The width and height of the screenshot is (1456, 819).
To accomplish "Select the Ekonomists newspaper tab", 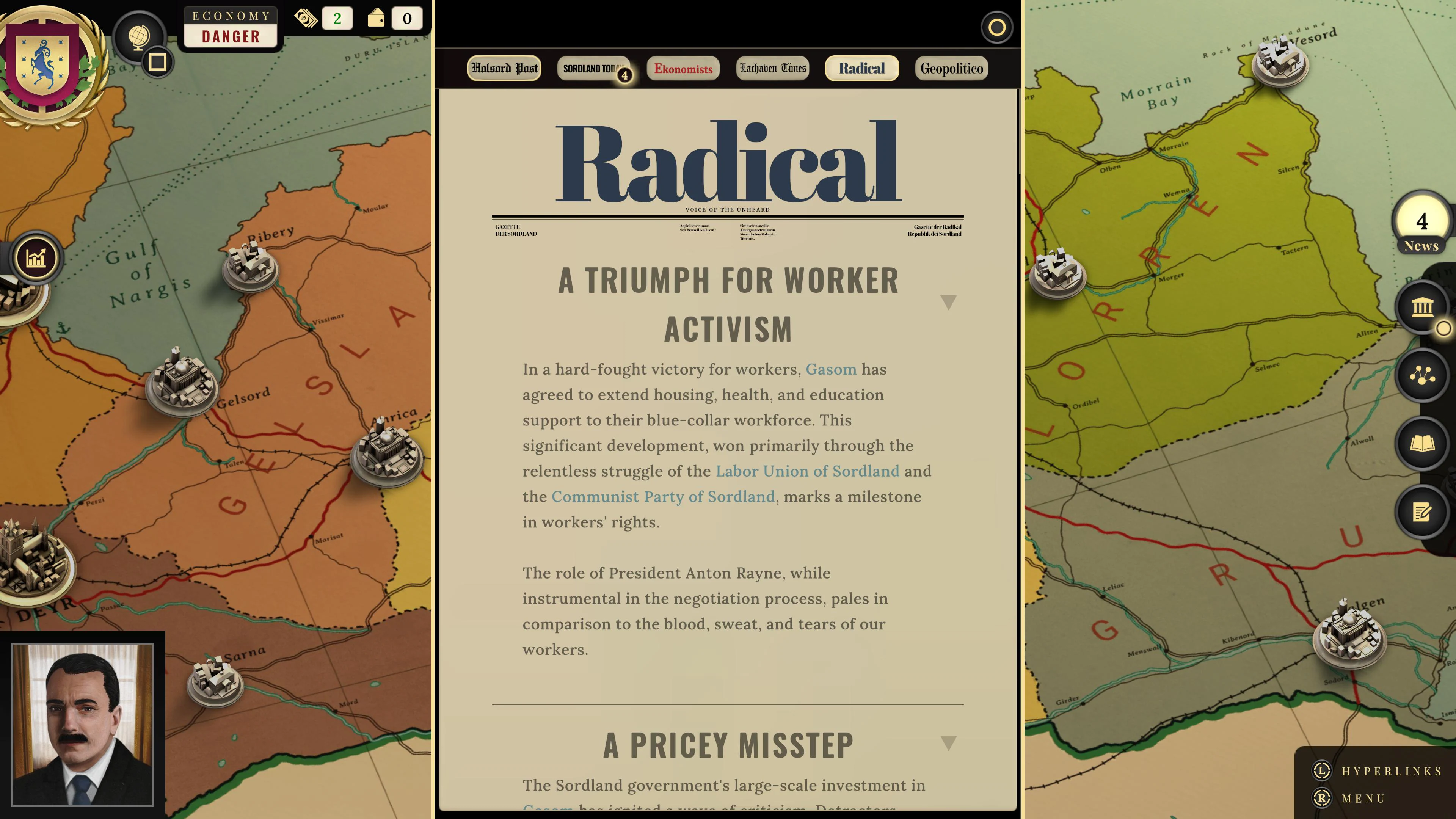I will point(683,68).
